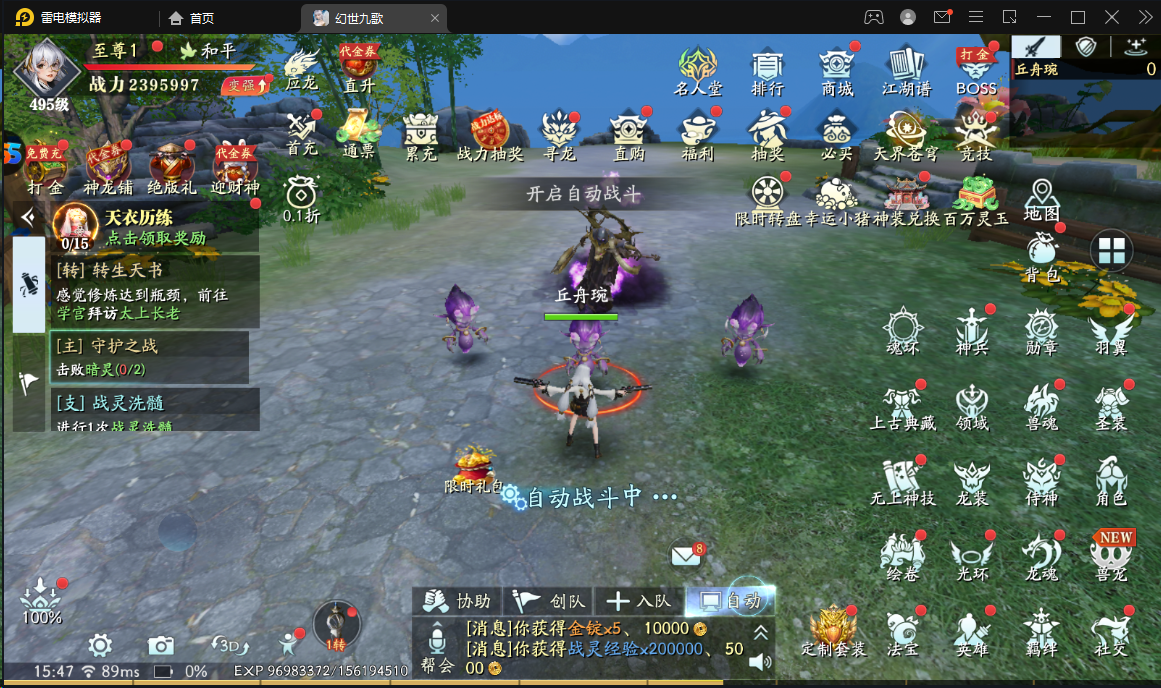The width and height of the screenshot is (1161, 688).
Task: Select the 守护之战 main quest entry
Action: tap(150, 357)
